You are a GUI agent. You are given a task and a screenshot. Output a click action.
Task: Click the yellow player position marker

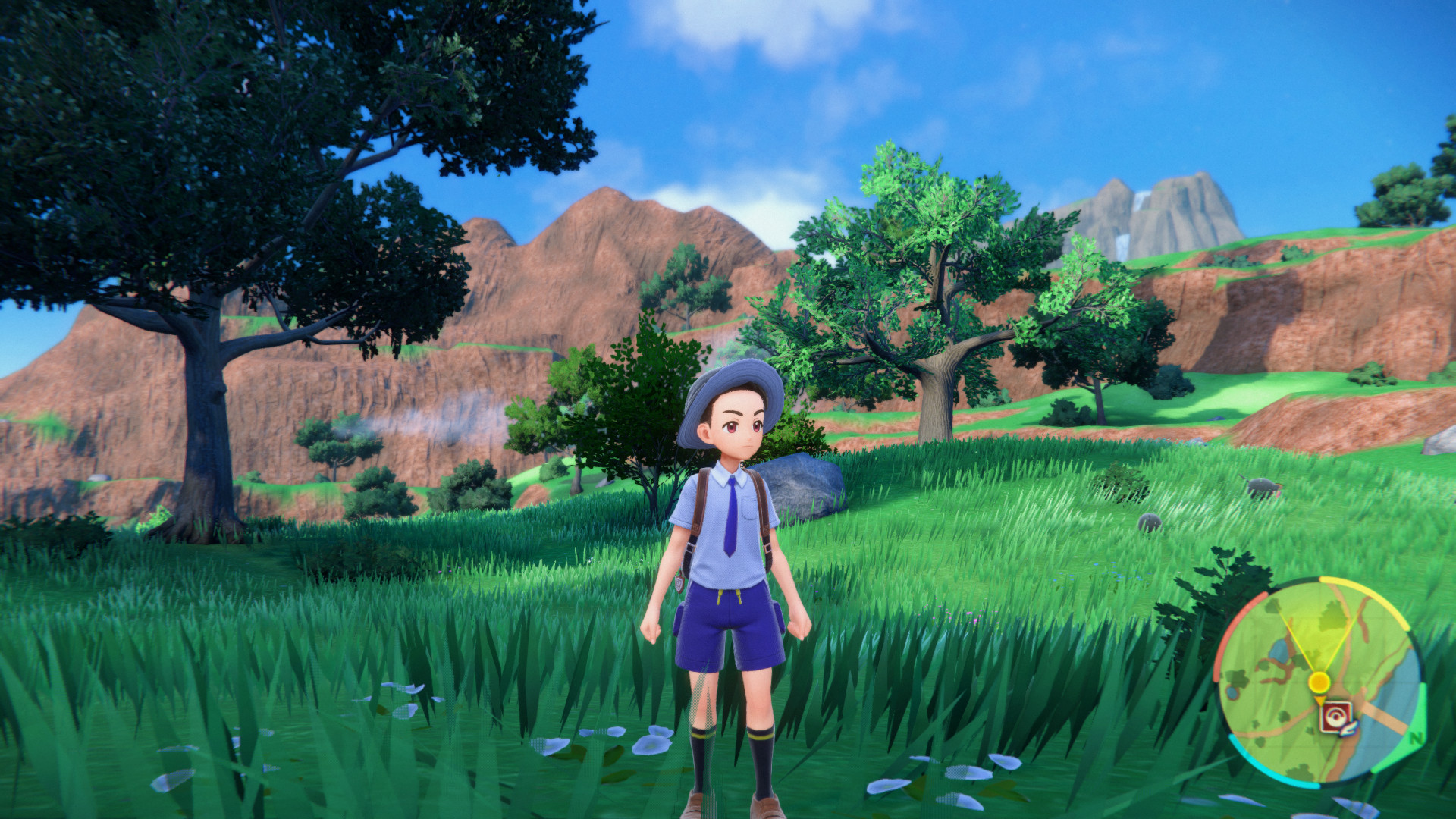[x=1319, y=680]
